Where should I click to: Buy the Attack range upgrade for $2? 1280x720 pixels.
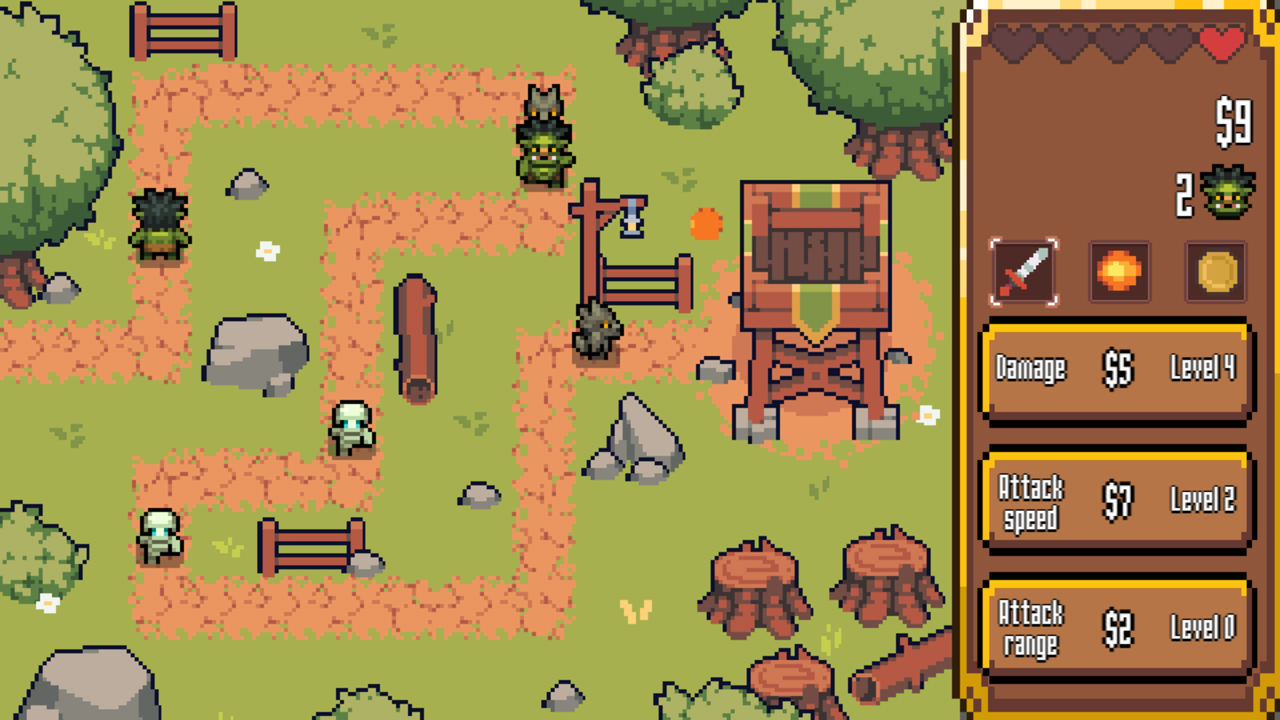coord(1115,628)
